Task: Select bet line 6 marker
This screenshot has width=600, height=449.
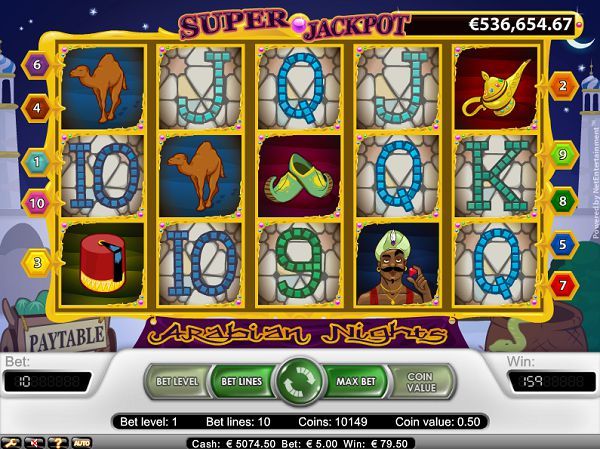Action: [x=38, y=66]
